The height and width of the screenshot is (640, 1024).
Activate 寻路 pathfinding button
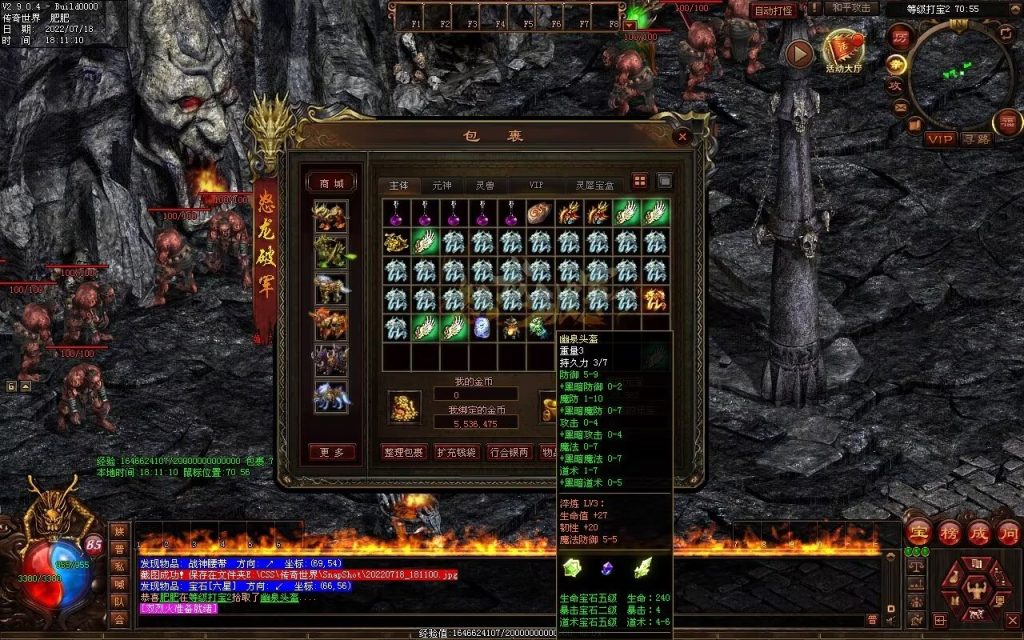(976, 139)
